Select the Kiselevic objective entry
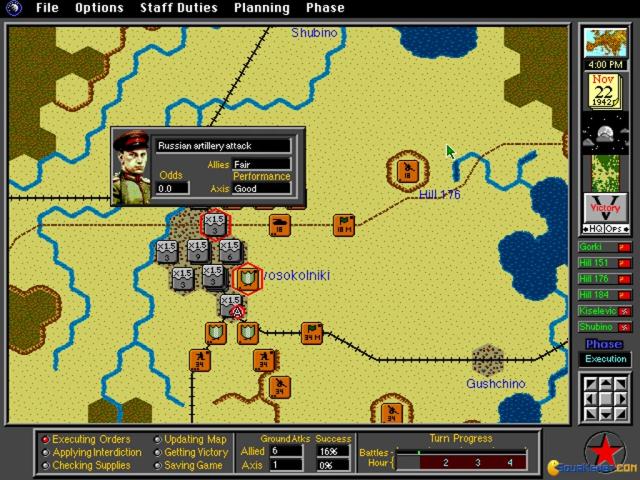Screen dimensions: 640x480 [604, 311]
